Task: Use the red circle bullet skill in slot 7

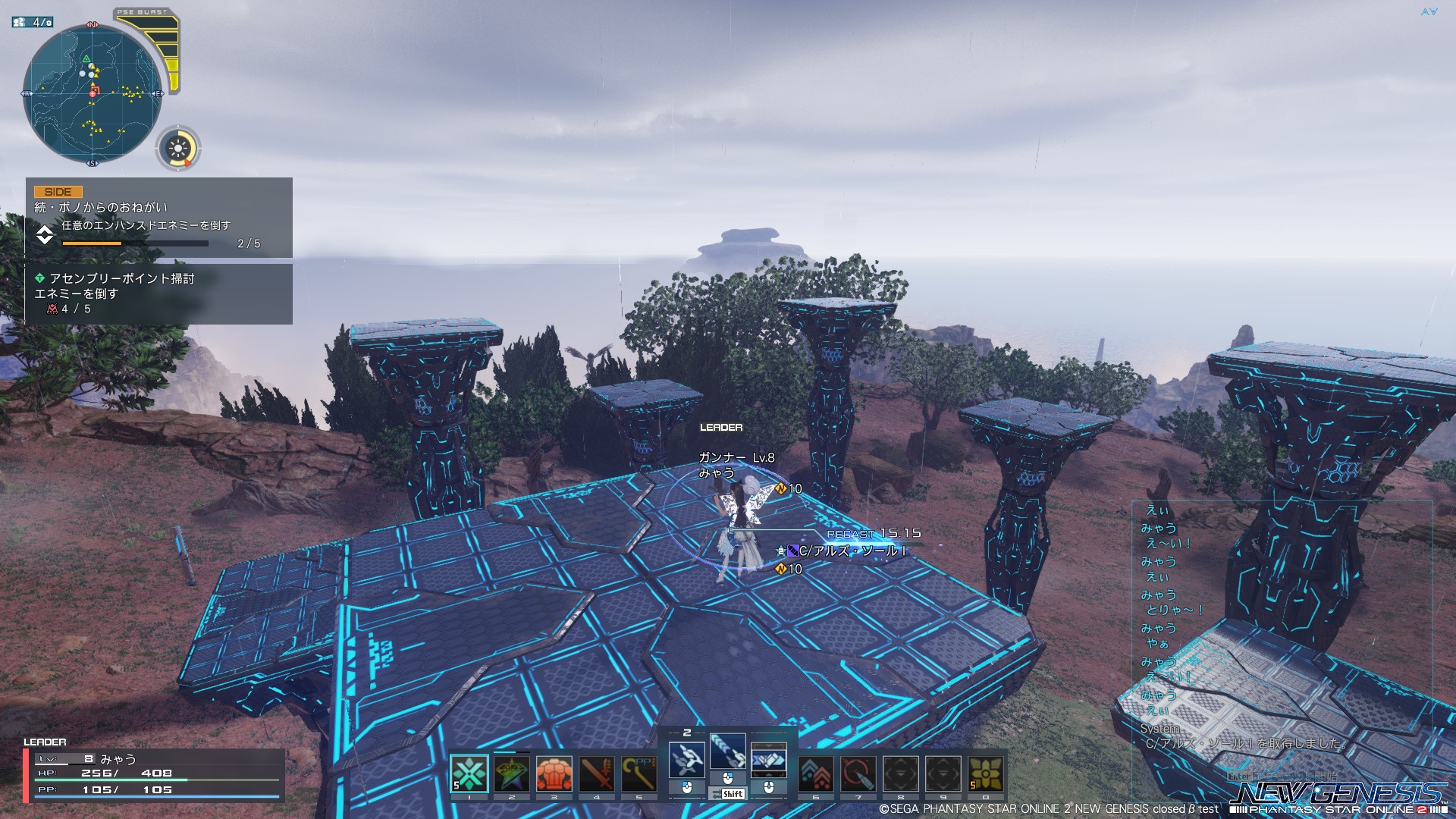Action: pos(858,773)
